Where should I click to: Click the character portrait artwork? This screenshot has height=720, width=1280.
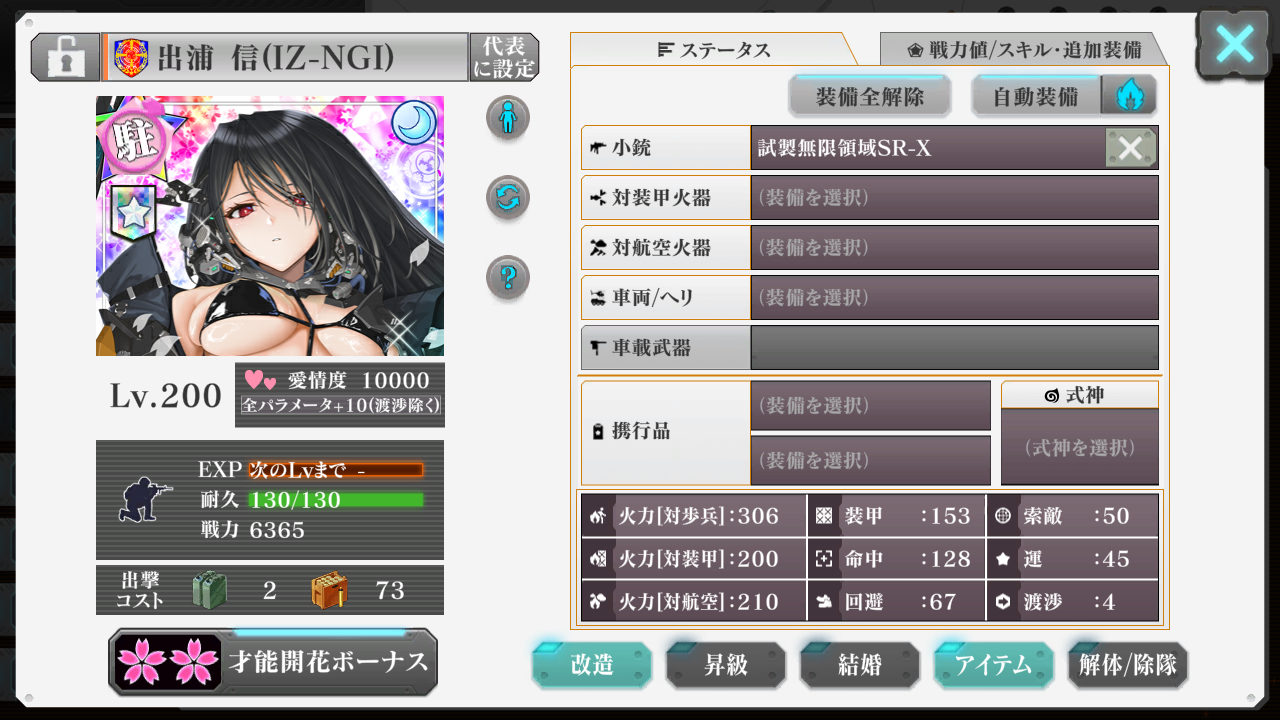point(270,225)
